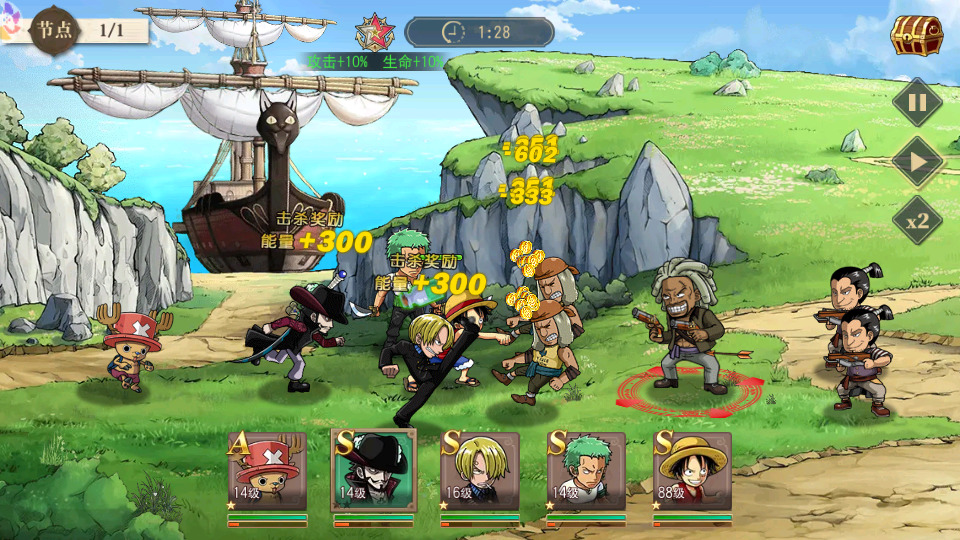
Task: Choose Sanji's level 16 hero card
Action: tap(480, 471)
